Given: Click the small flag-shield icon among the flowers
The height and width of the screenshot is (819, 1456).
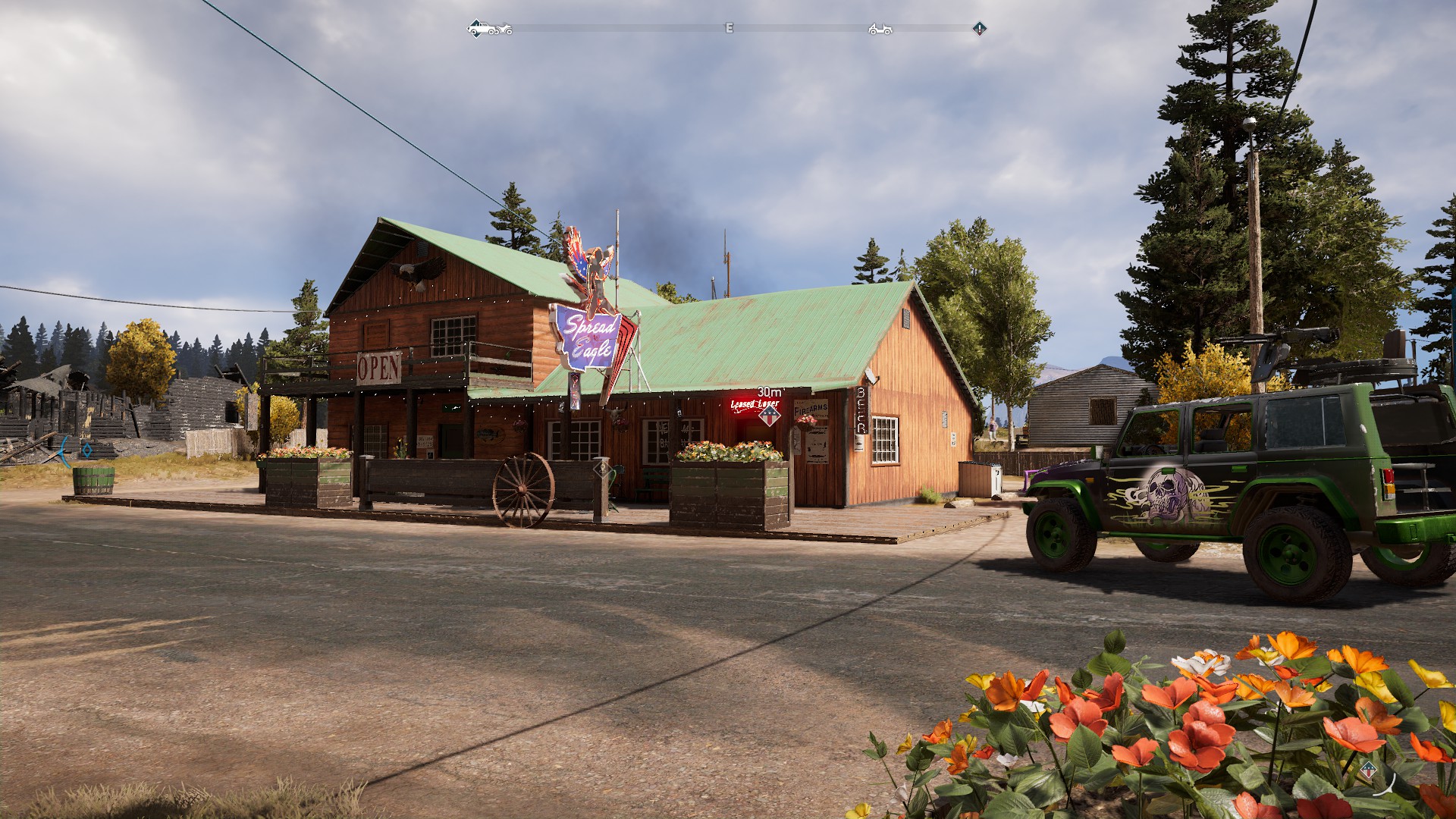Looking at the screenshot, I should pyautogui.click(x=1368, y=771).
